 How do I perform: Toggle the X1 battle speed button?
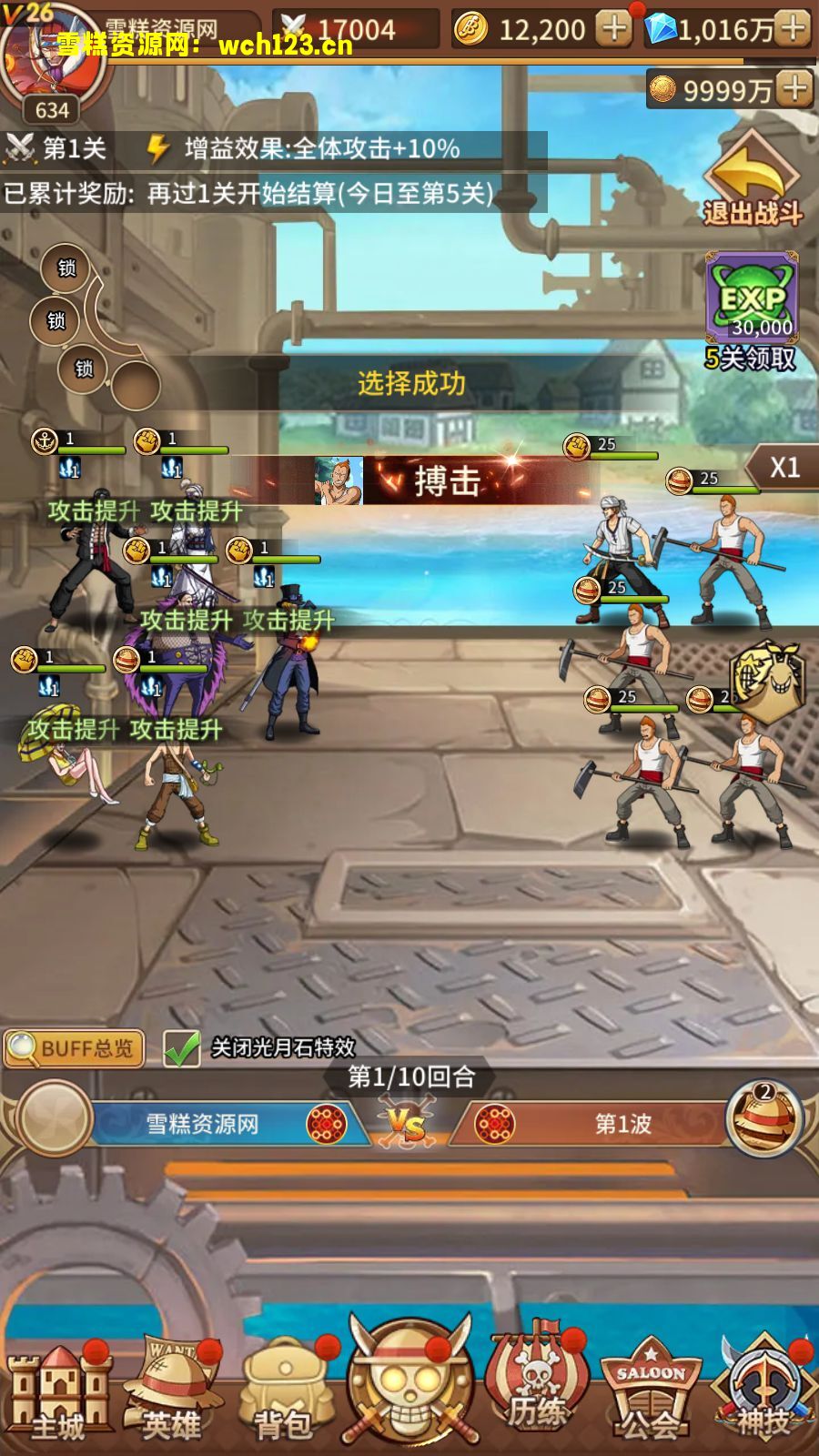coord(783,468)
